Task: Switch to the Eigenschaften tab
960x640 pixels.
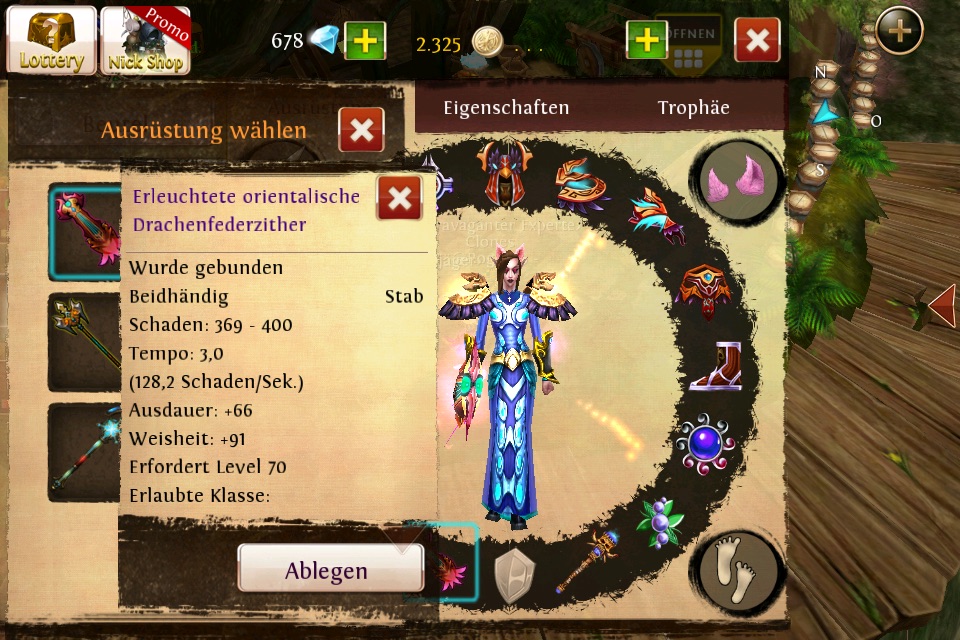Action: click(x=506, y=108)
